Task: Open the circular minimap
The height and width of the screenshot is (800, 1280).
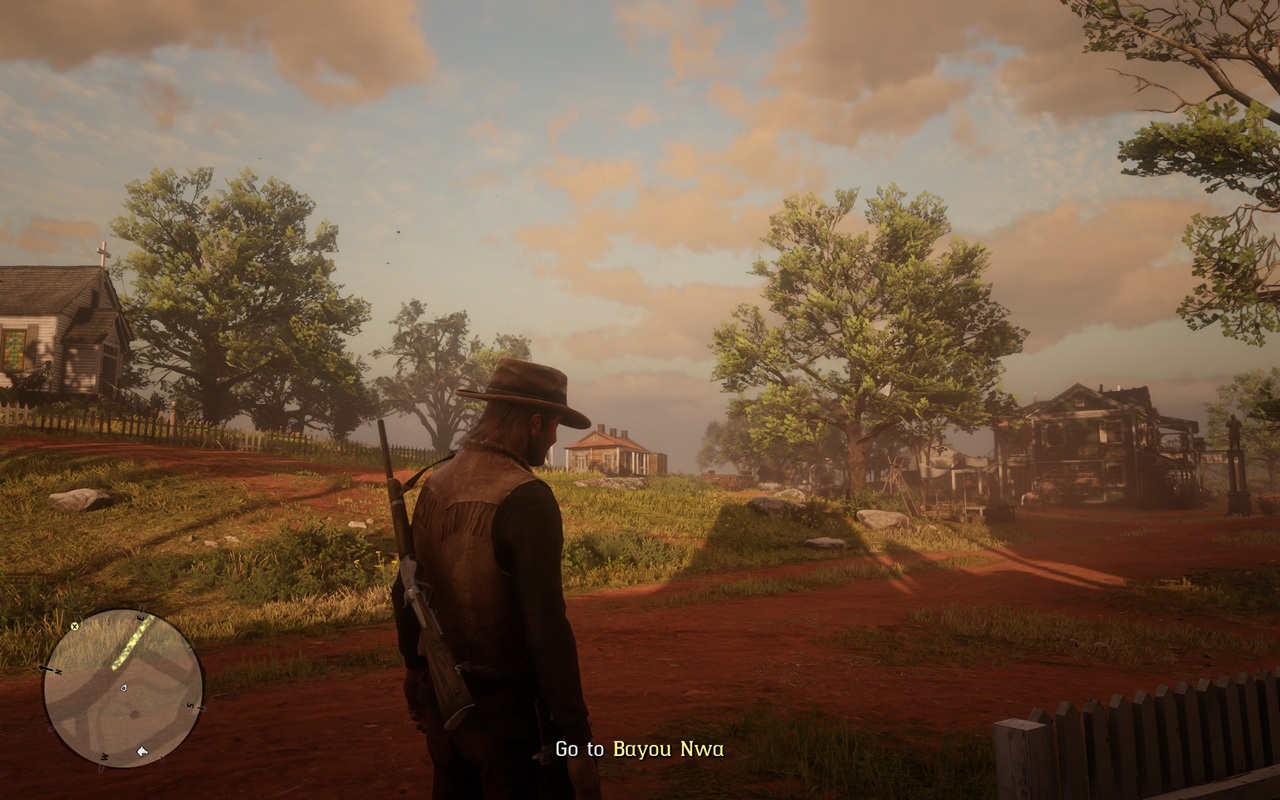Action: [122, 689]
